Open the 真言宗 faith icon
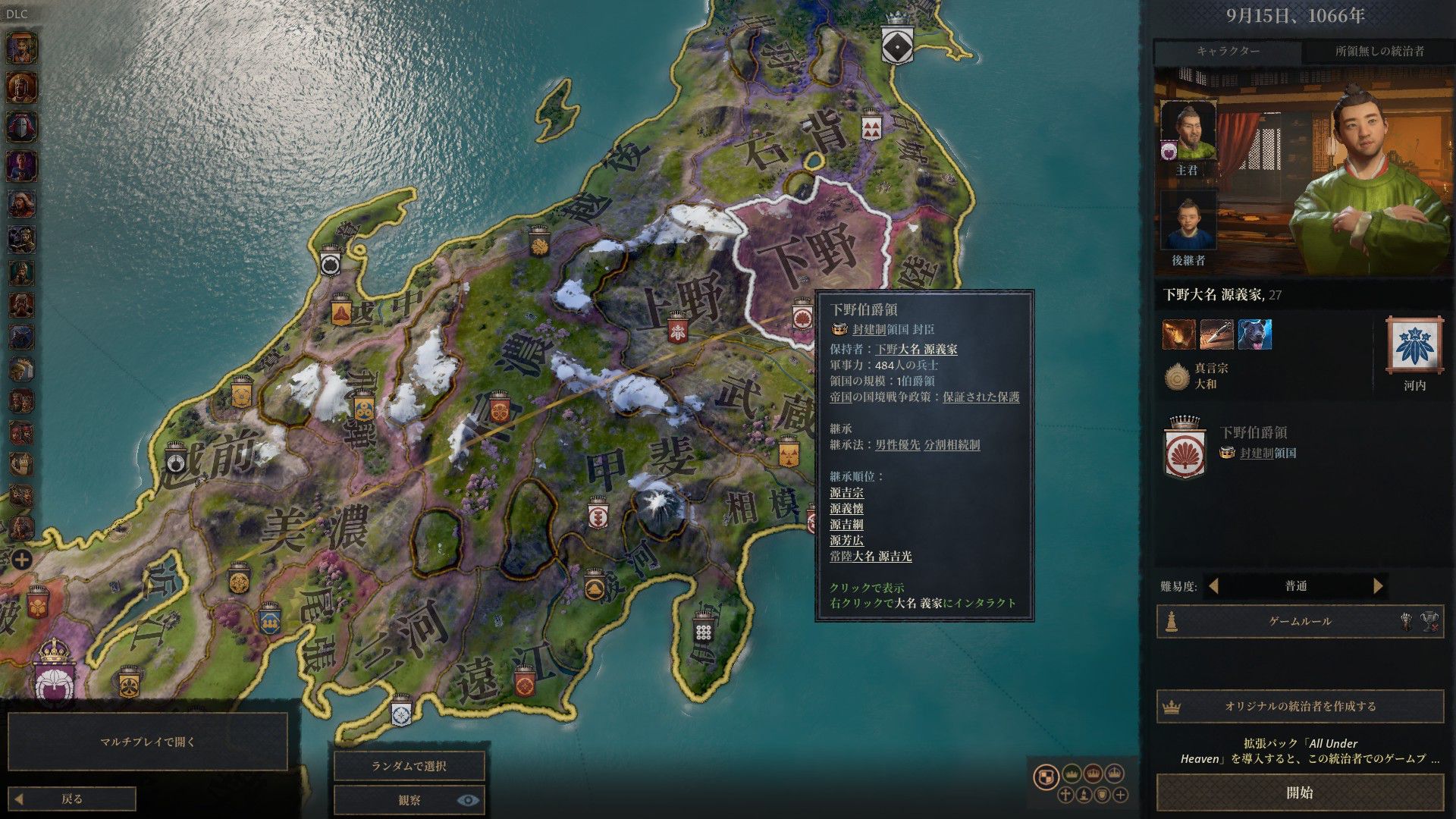This screenshot has width=1456, height=819. click(x=1177, y=376)
